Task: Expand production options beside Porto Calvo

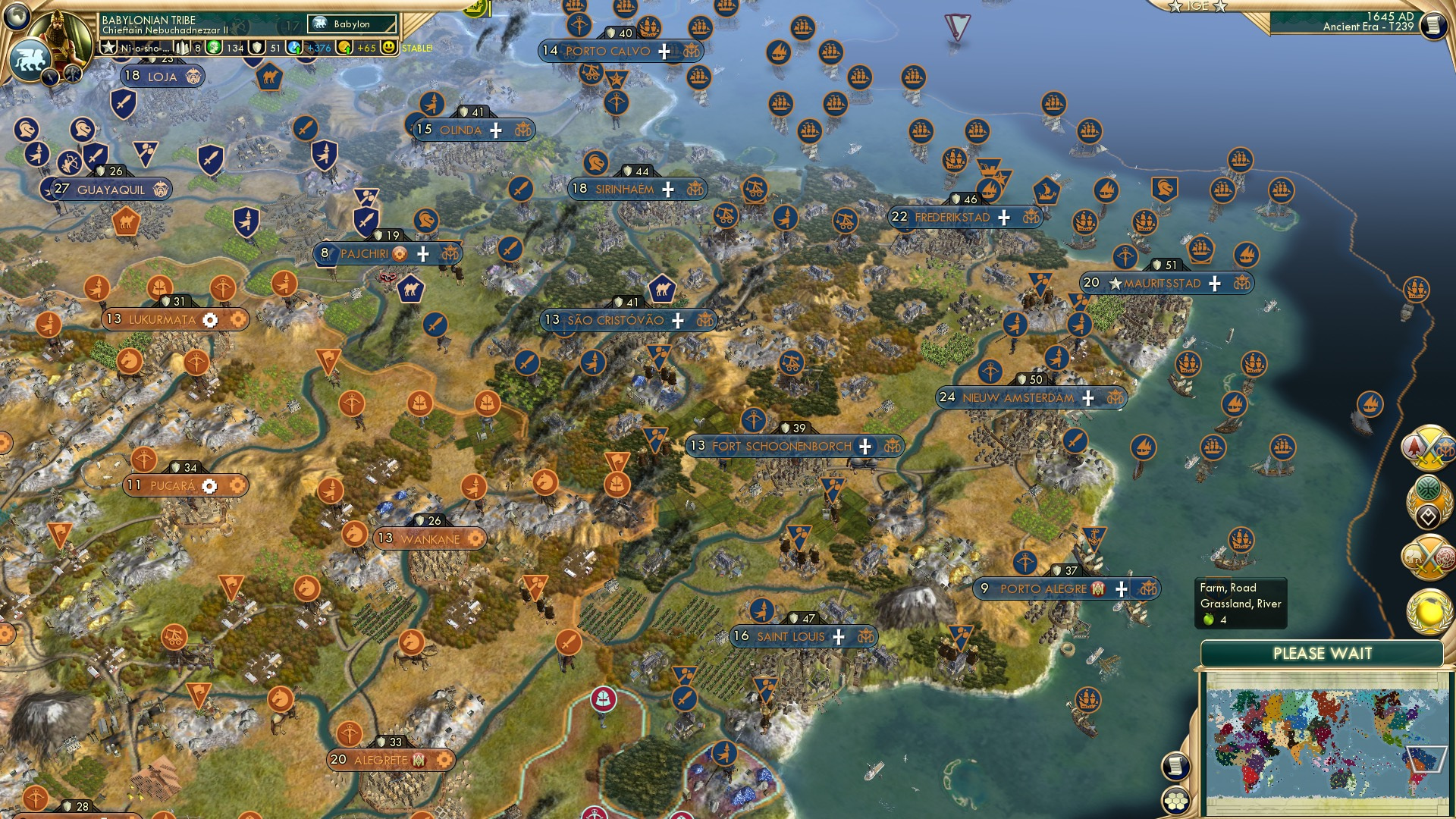Action: click(x=664, y=51)
